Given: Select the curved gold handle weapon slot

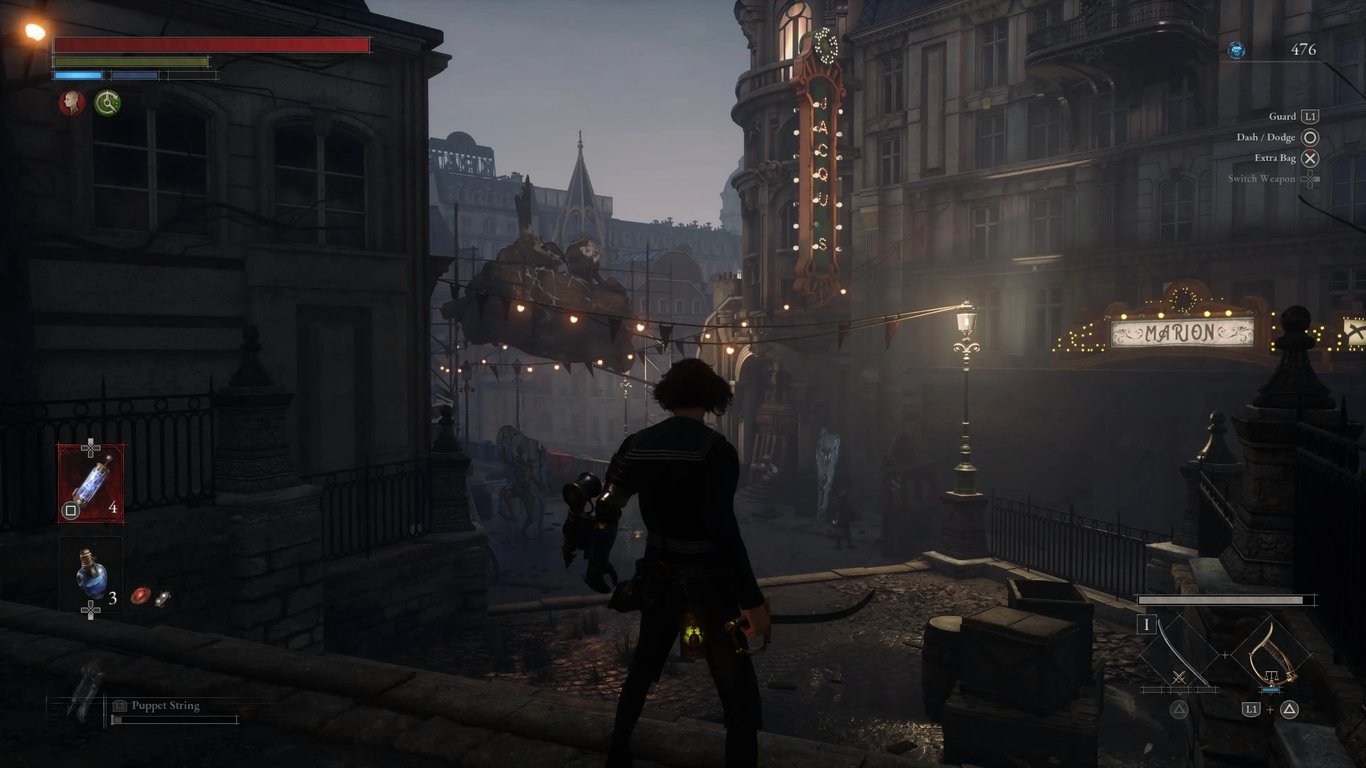Looking at the screenshot, I should [x=1271, y=655].
